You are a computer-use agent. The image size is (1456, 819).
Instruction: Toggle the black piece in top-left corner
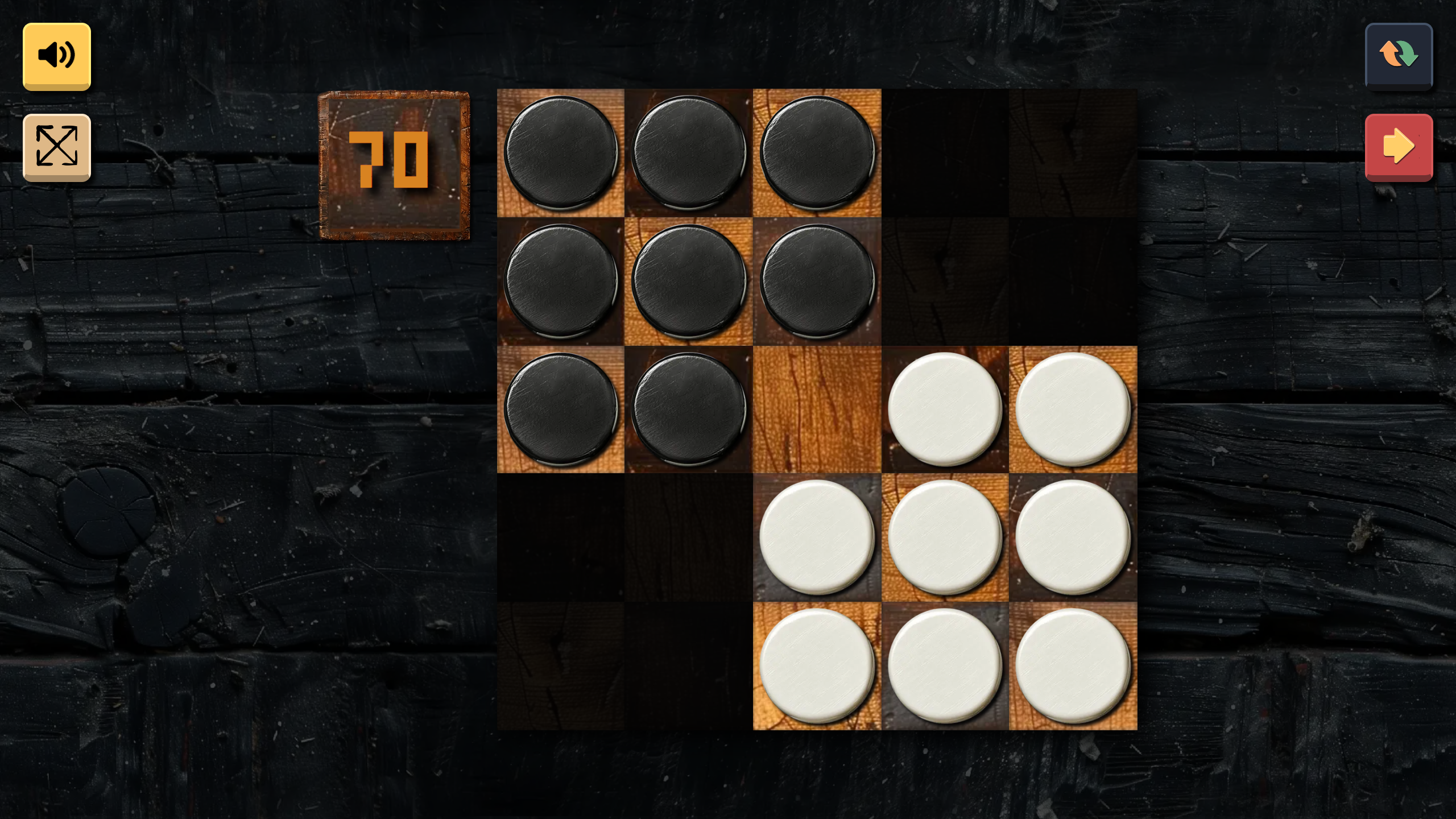560,152
